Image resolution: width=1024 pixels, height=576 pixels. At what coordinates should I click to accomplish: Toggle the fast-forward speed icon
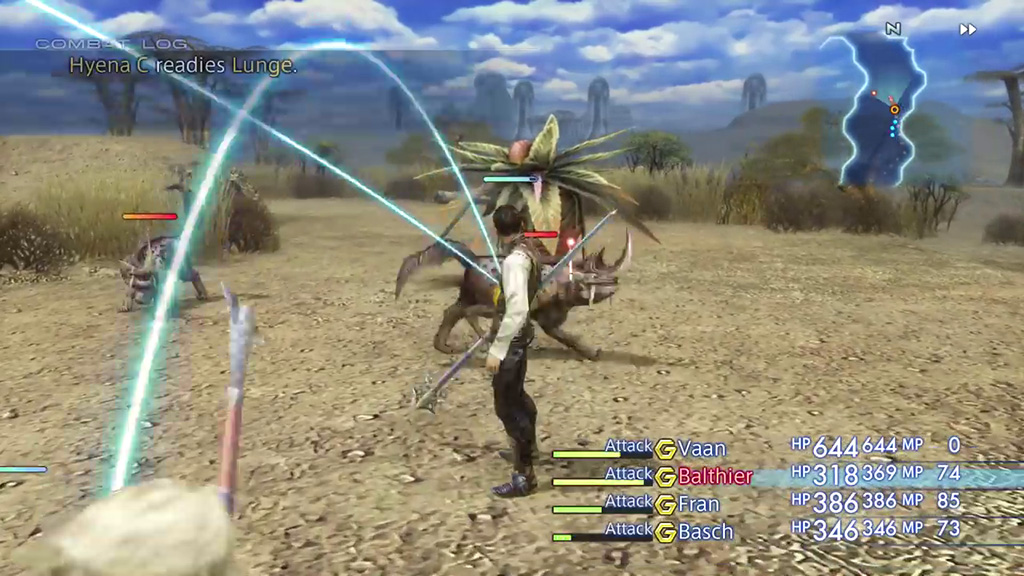tap(967, 29)
